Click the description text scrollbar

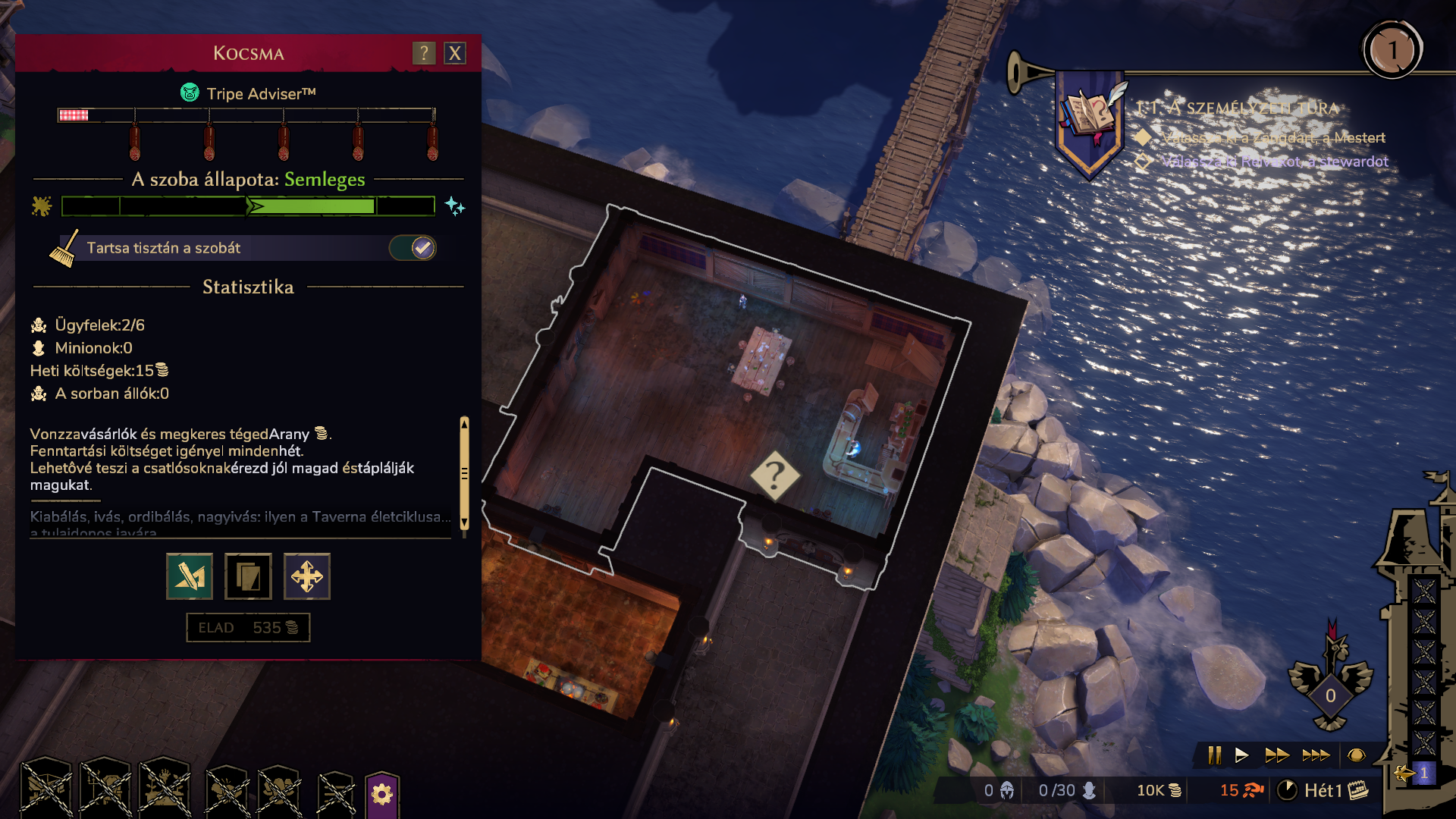(464, 473)
